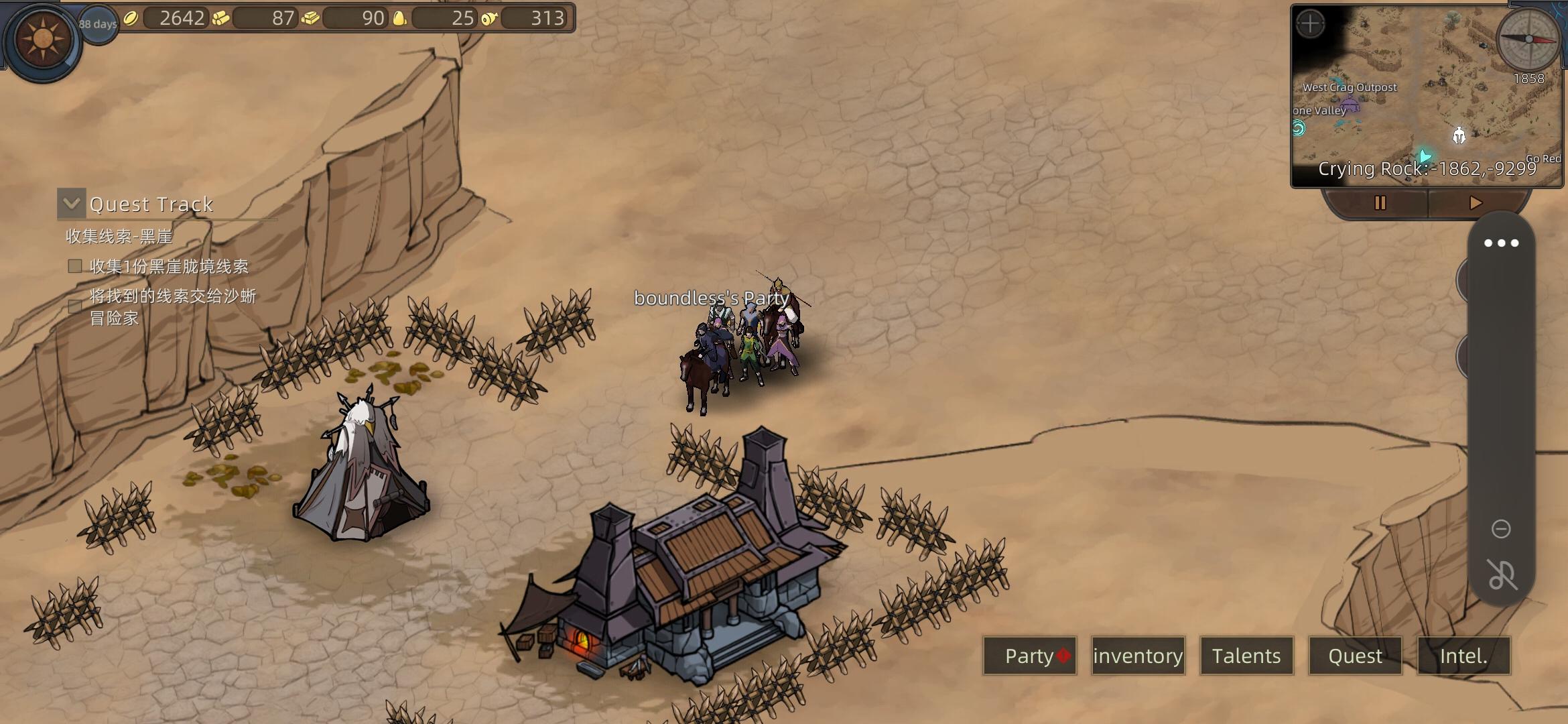1568x724 pixels.
Task: Click the sun day-cycle dial
Action: [43, 39]
